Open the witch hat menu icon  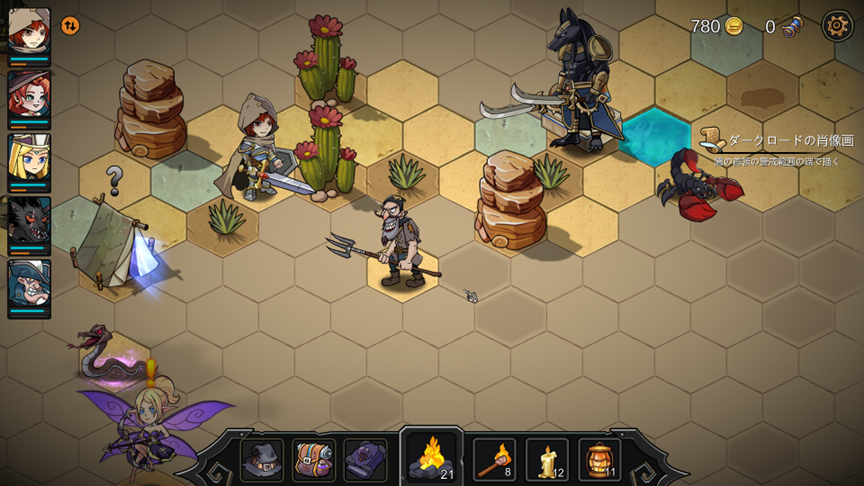[262, 459]
